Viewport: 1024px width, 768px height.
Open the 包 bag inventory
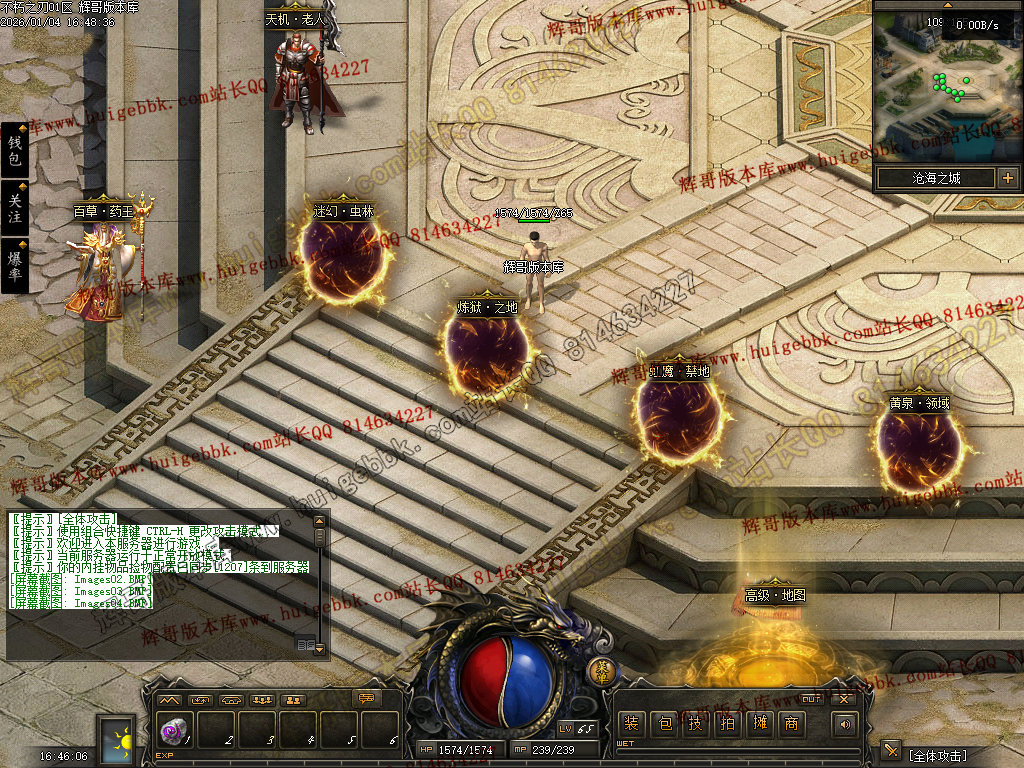tap(663, 724)
